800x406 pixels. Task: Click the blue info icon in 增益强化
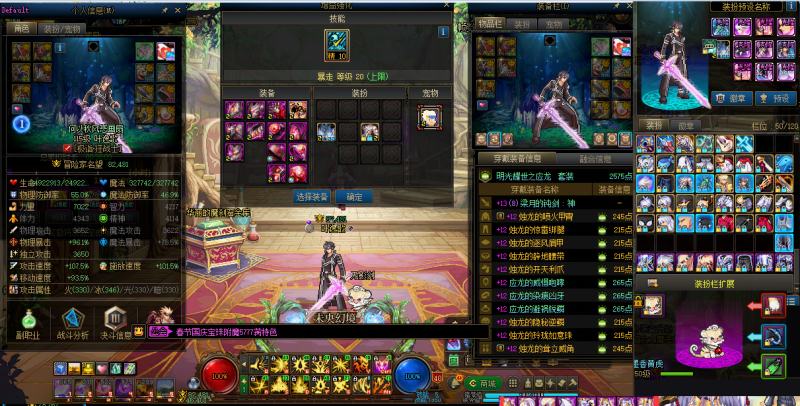tap(443, 32)
